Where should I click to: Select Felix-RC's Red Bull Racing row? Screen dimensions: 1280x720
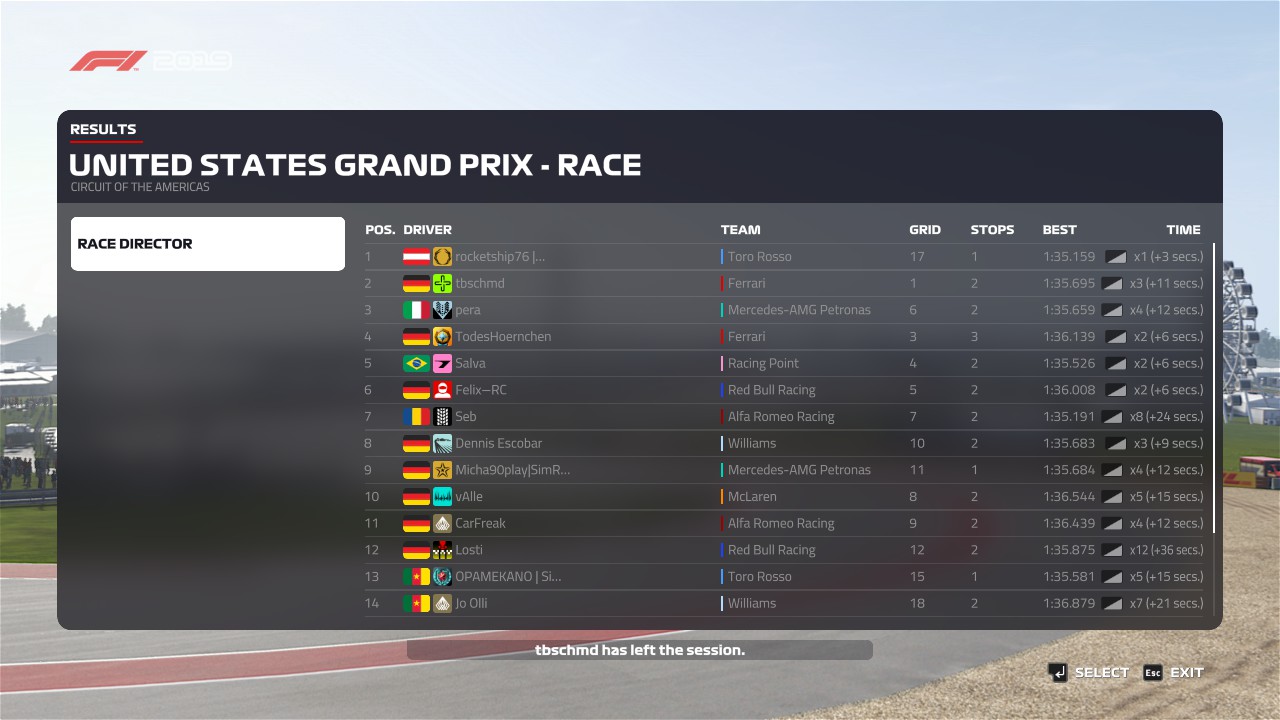click(784, 390)
